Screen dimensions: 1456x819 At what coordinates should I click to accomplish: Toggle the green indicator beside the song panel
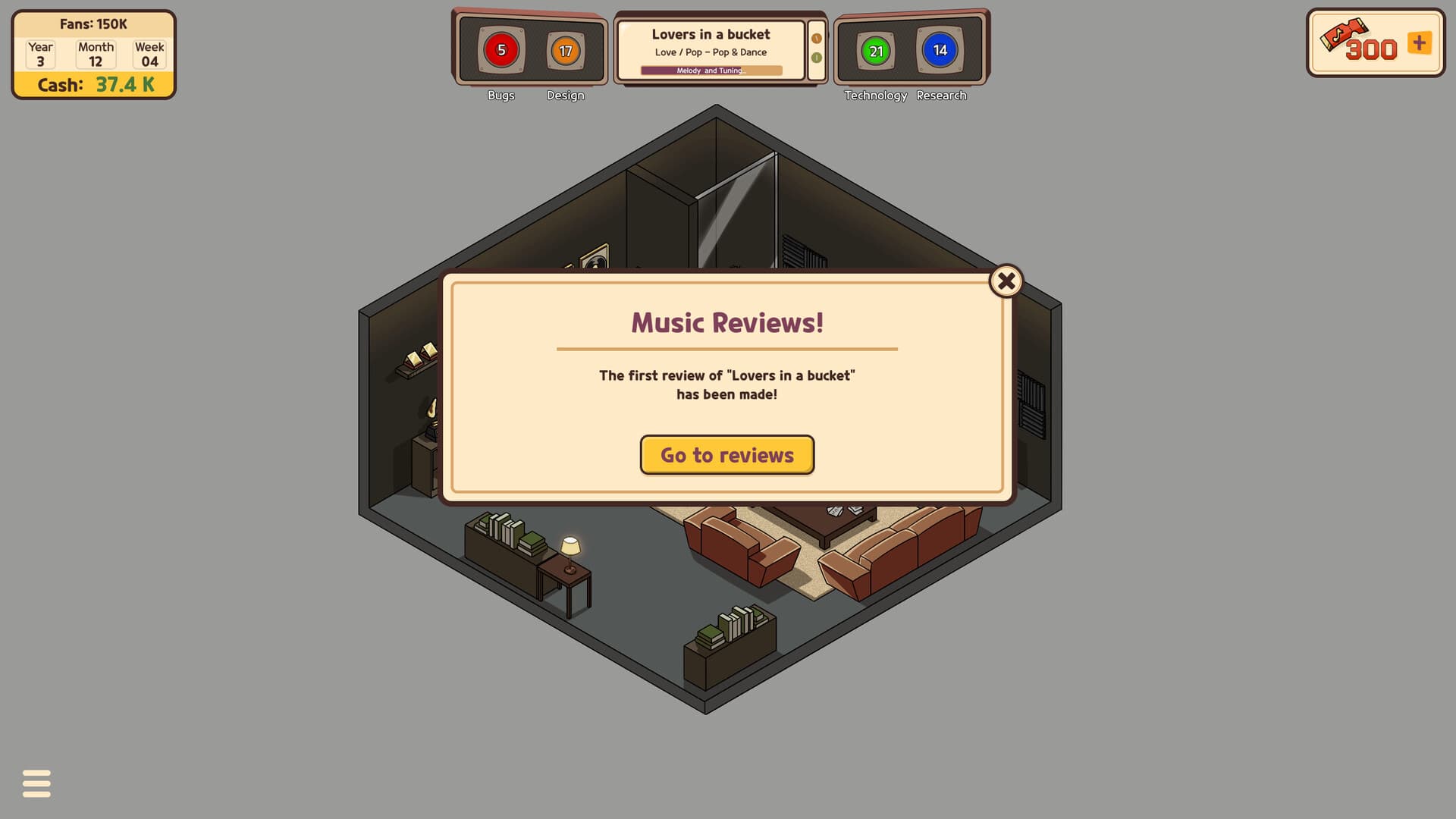tap(815, 56)
